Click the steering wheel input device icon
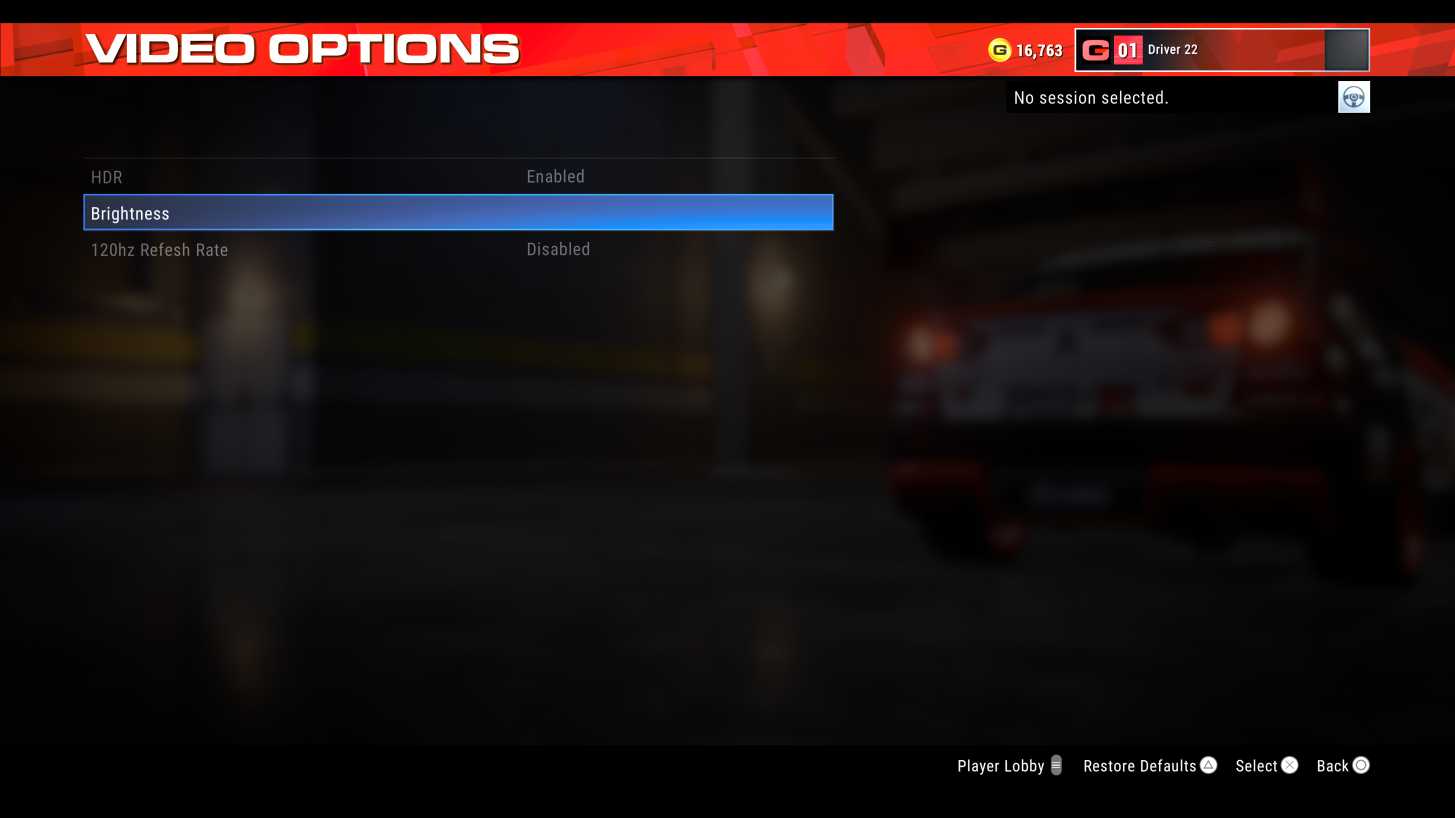The image size is (1455, 818). coord(1353,96)
